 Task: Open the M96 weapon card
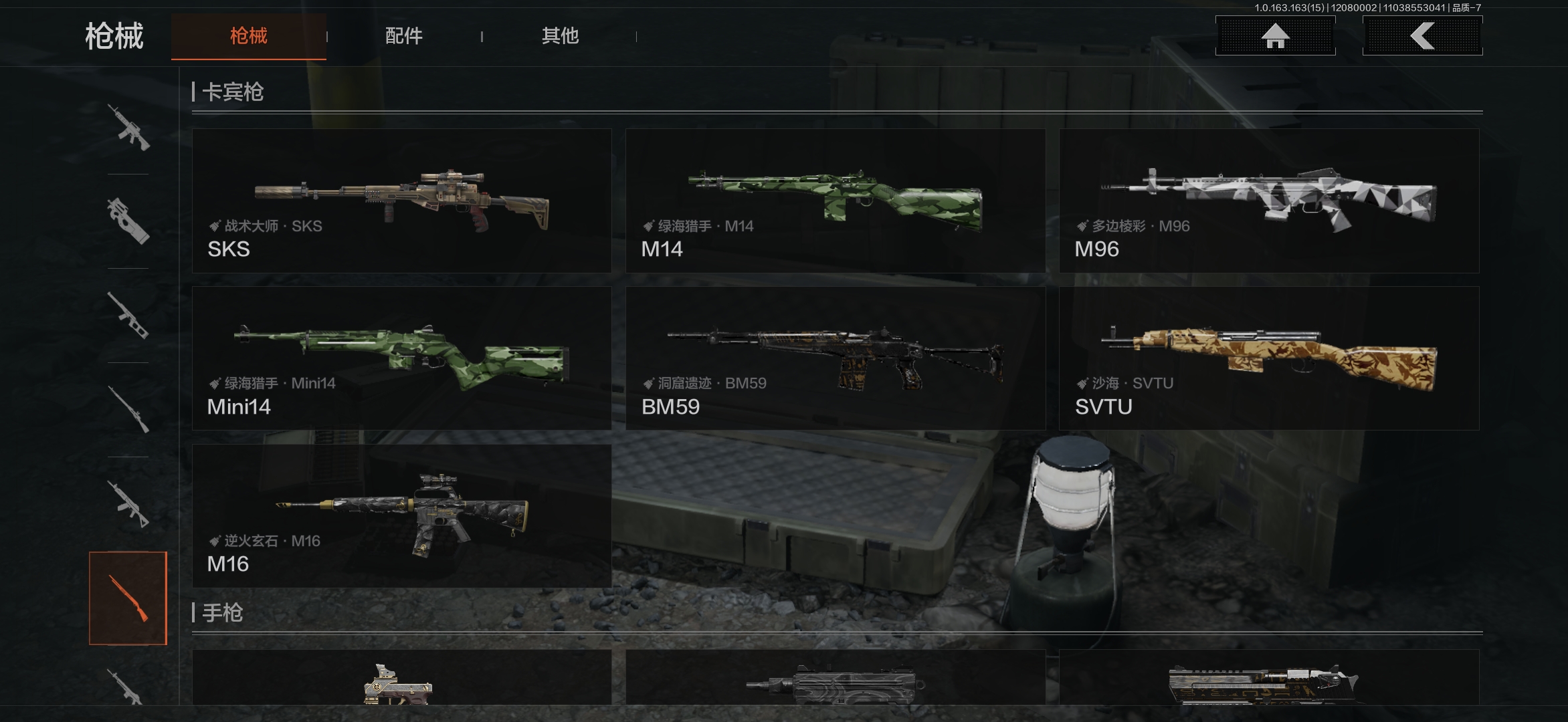click(1268, 201)
